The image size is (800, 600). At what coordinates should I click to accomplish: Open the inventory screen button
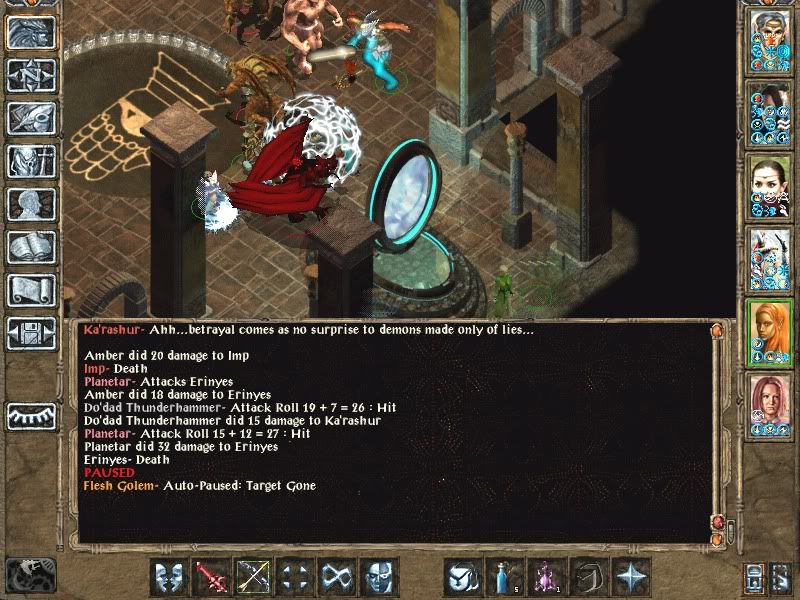[x=31, y=161]
